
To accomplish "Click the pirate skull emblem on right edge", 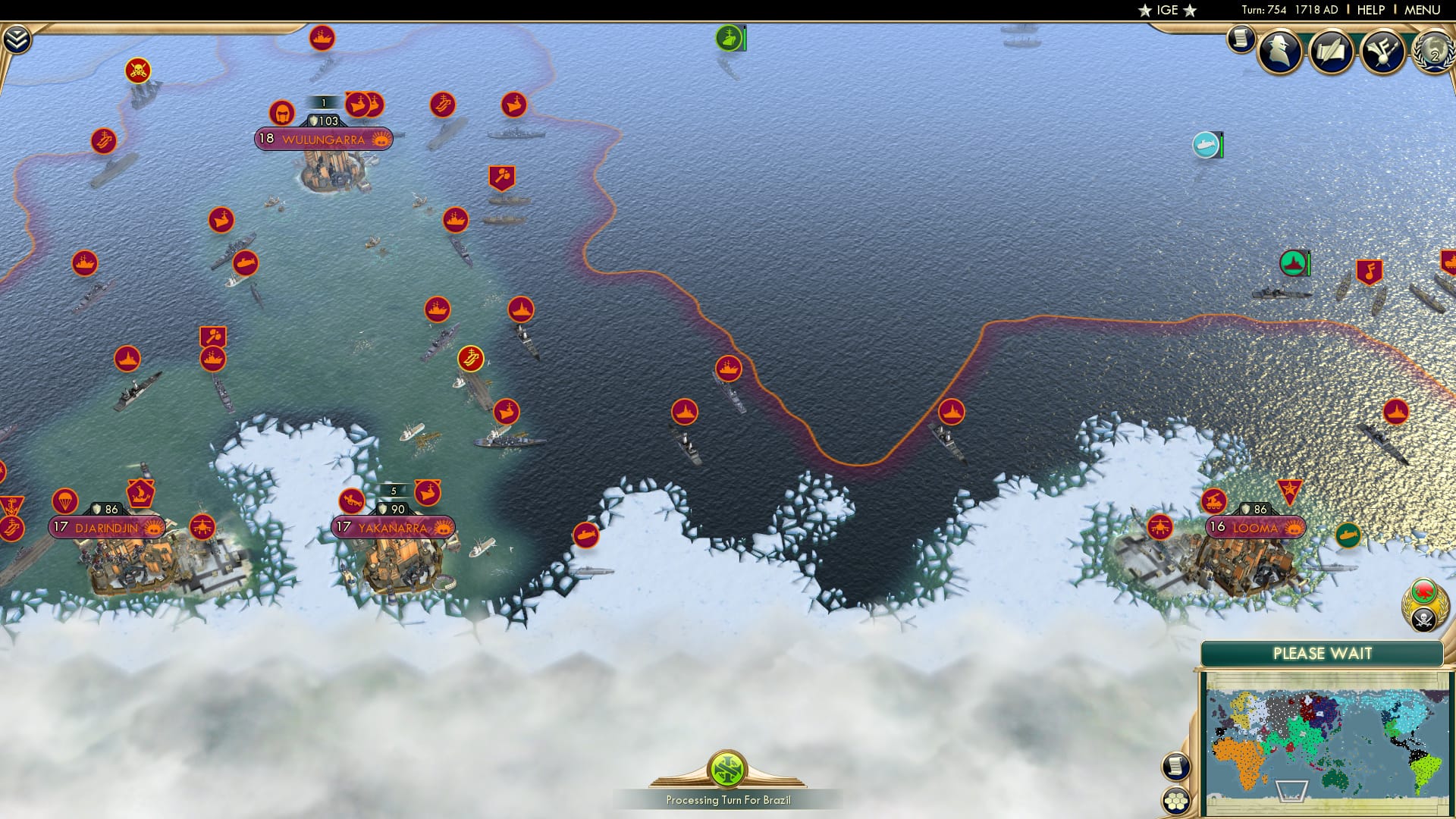I will (1423, 620).
